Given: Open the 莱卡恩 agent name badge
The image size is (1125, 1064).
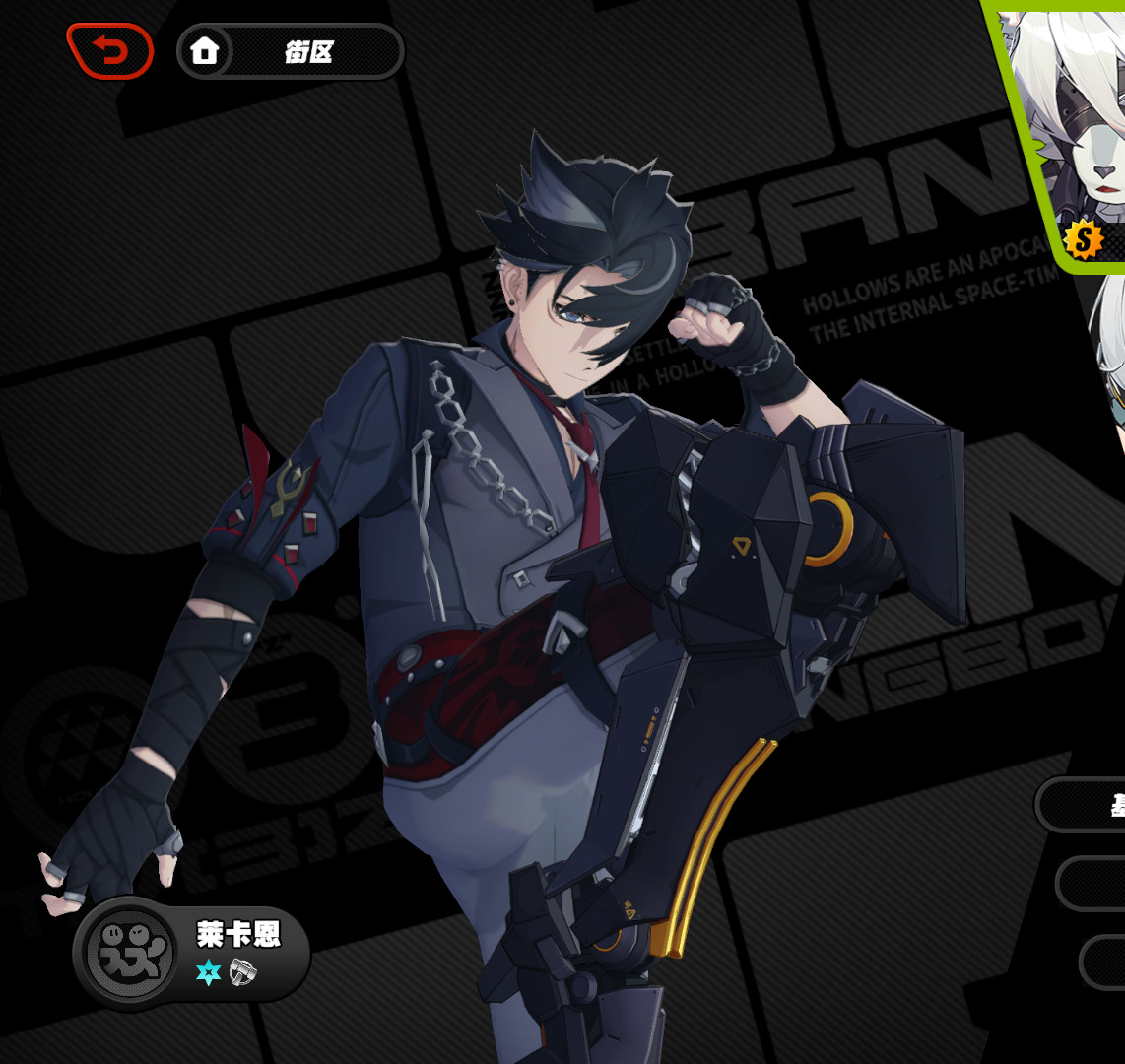Looking at the screenshot, I should tap(193, 953).
